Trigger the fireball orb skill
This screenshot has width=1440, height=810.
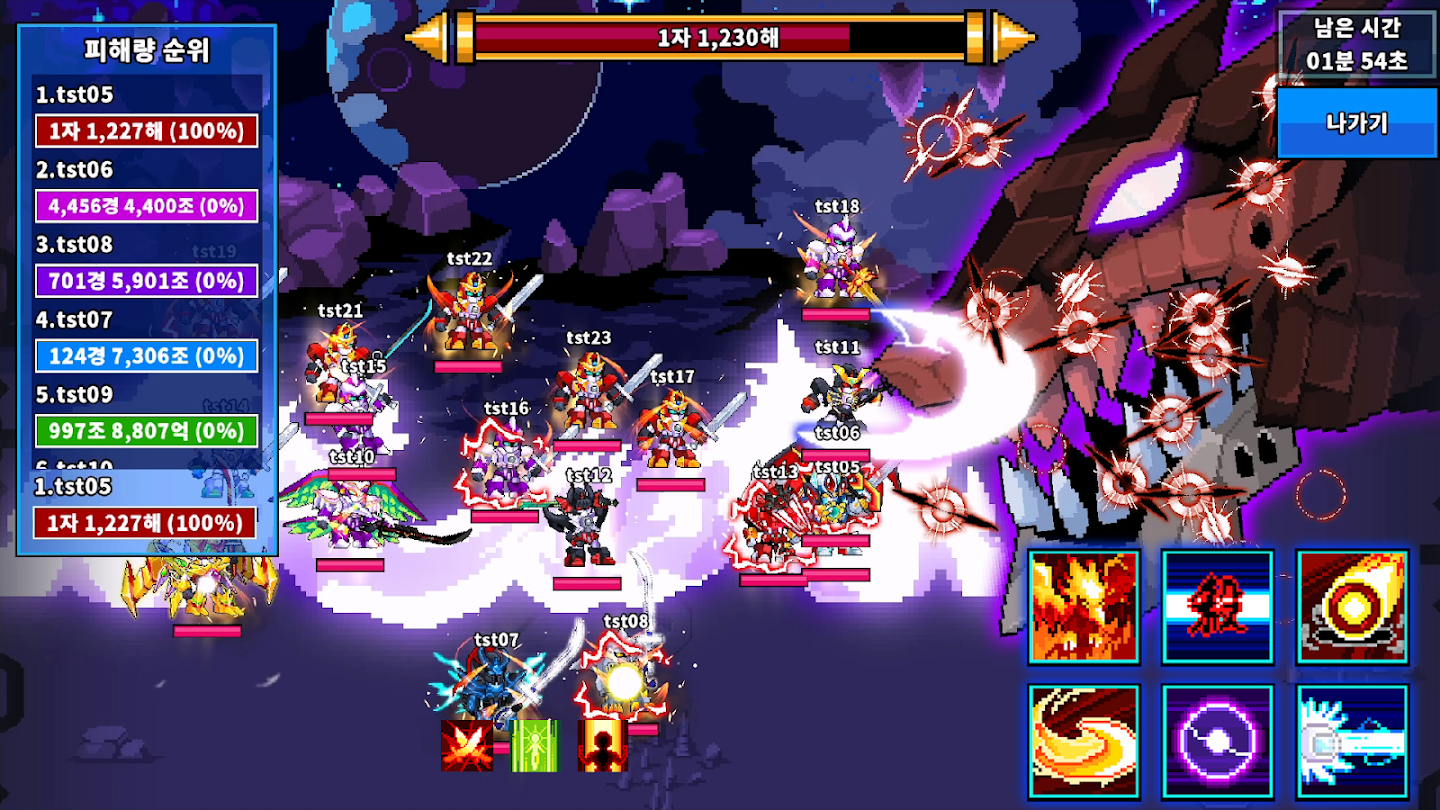1352,606
